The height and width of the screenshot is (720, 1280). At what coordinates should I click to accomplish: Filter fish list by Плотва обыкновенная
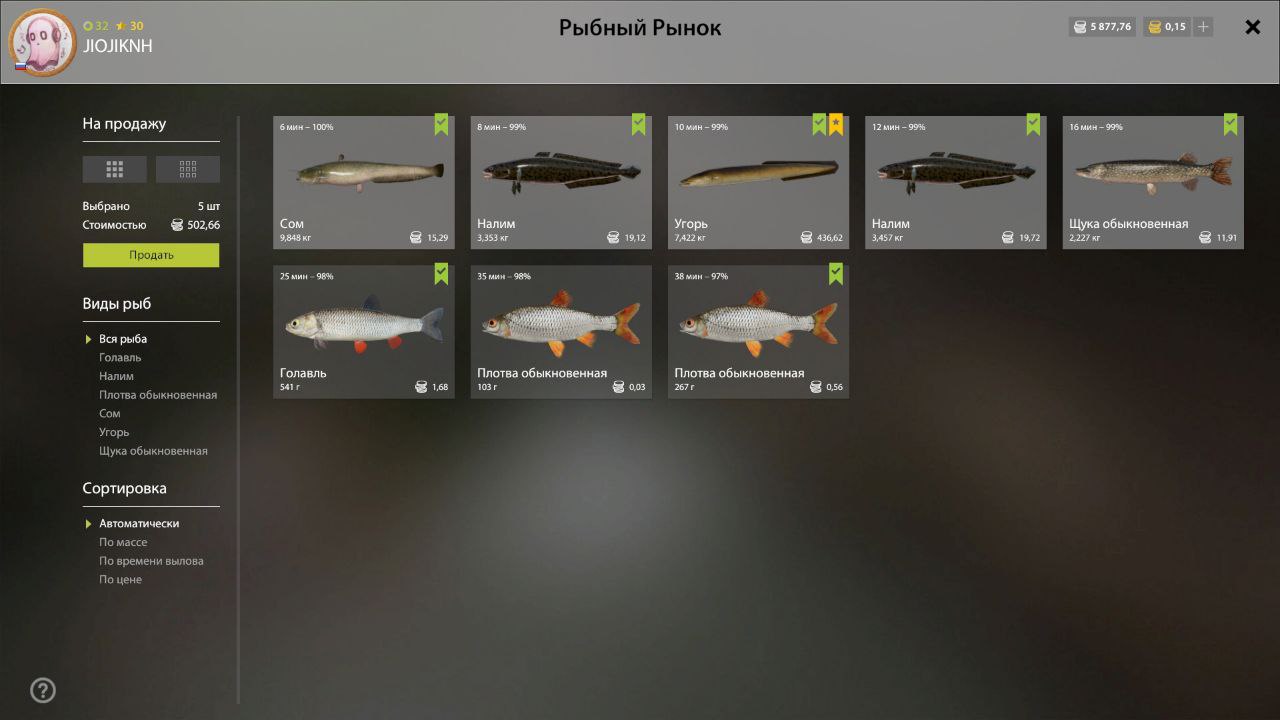158,395
